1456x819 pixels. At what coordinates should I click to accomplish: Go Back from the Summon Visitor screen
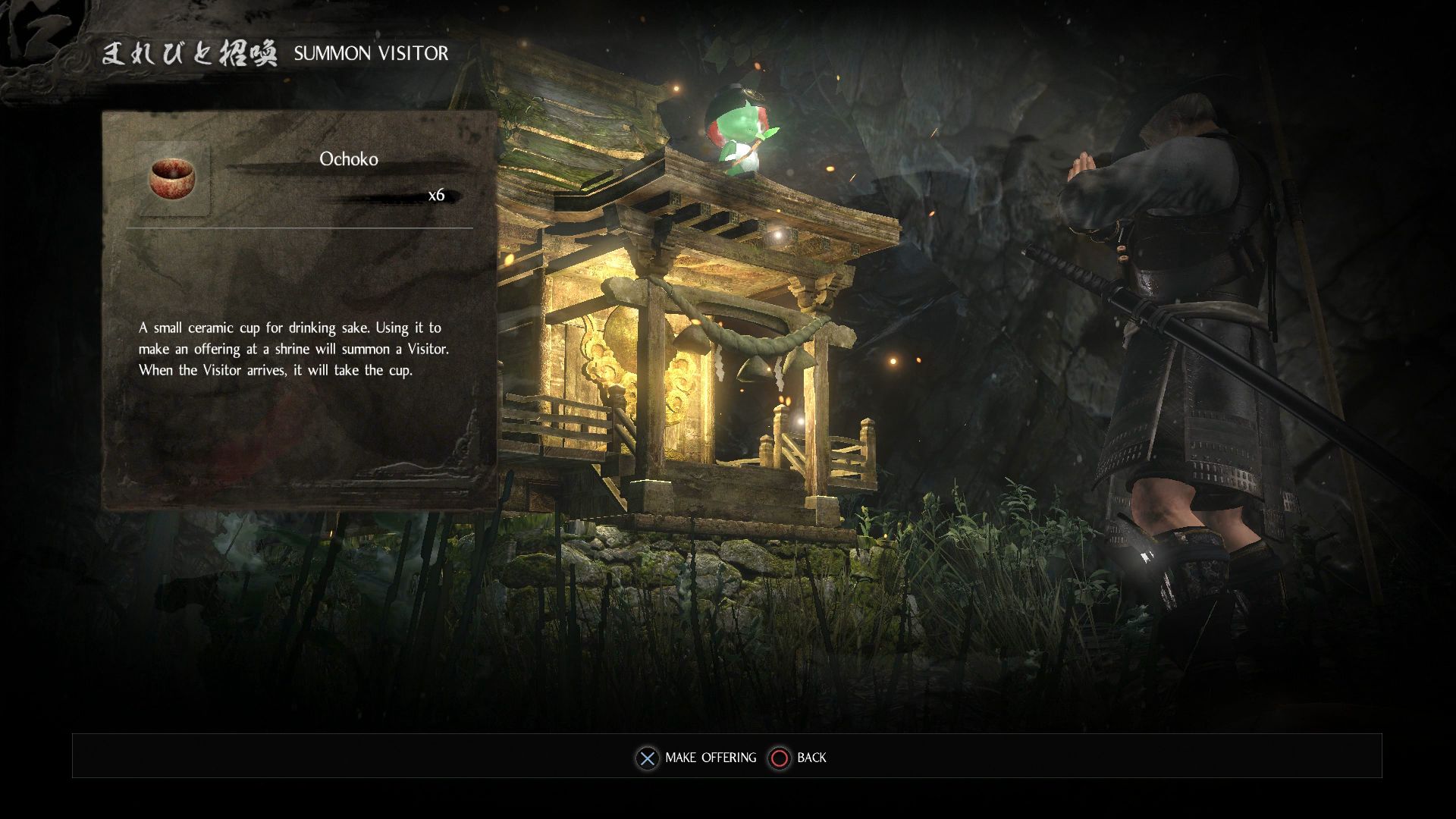click(x=798, y=758)
